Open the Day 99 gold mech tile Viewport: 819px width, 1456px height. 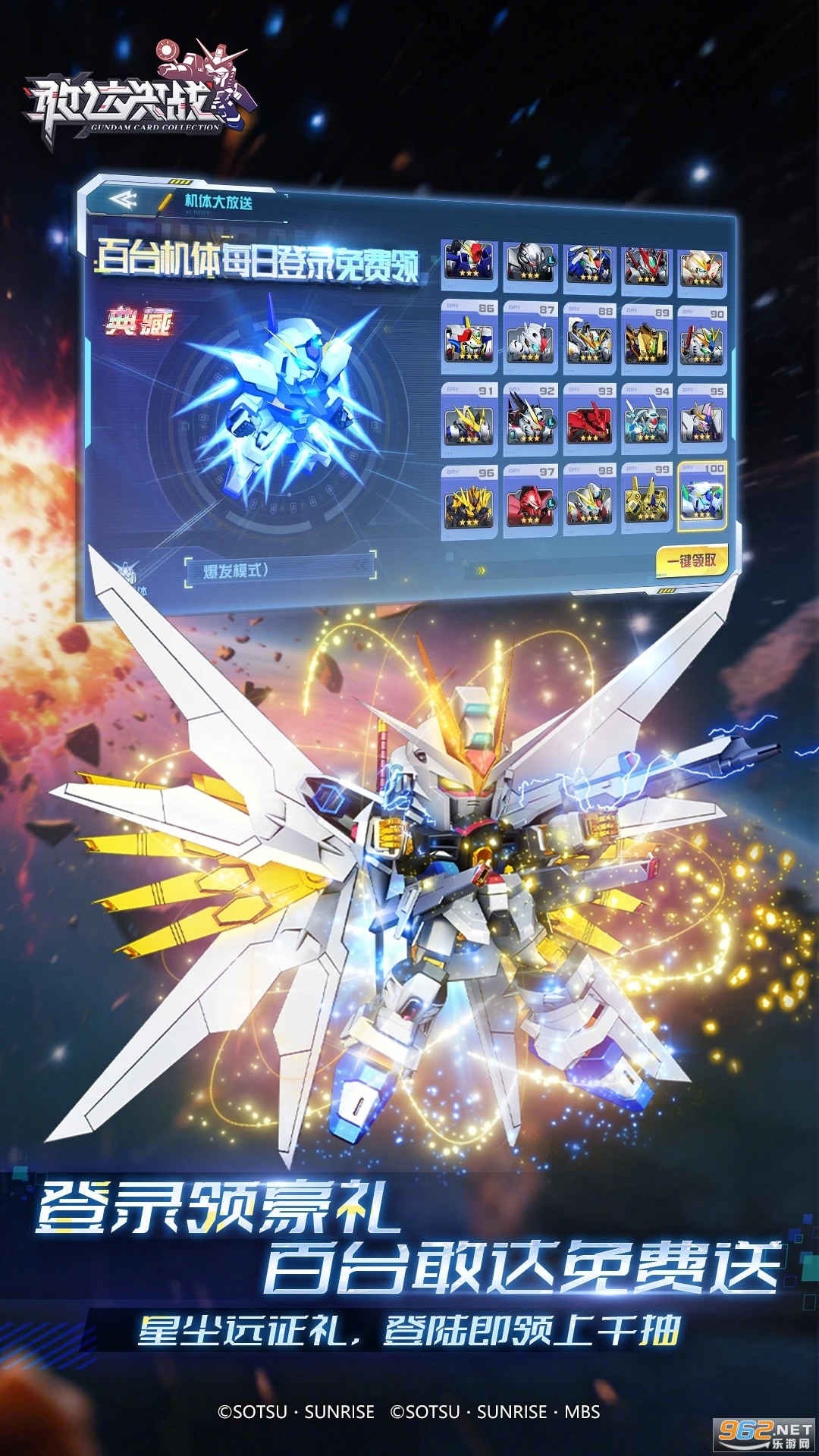646,498
